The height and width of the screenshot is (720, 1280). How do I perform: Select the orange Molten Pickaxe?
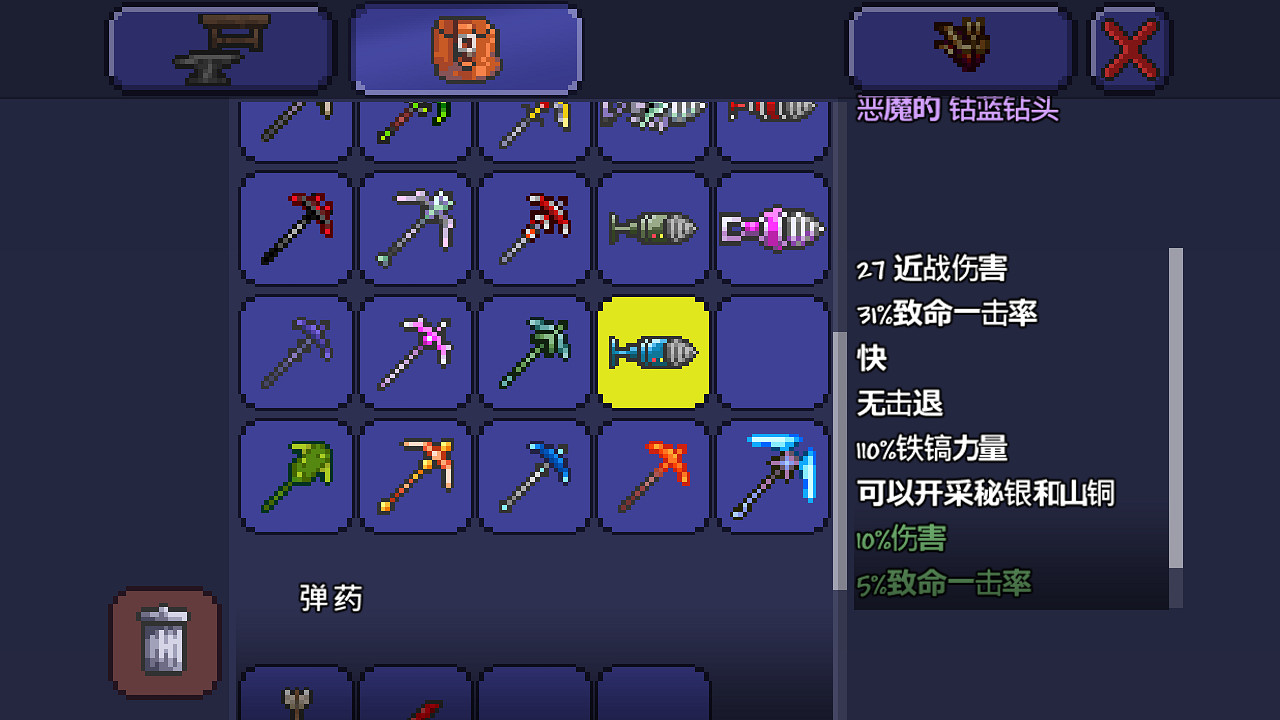click(414, 477)
